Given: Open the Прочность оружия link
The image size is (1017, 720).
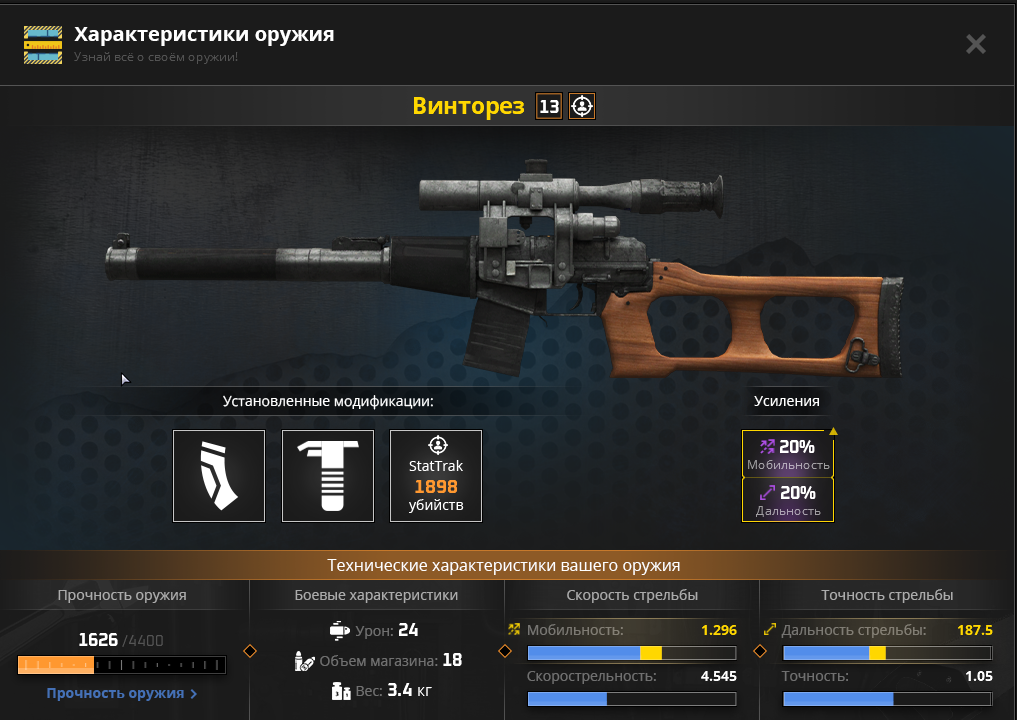Looking at the screenshot, I should [x=121, y=693].
